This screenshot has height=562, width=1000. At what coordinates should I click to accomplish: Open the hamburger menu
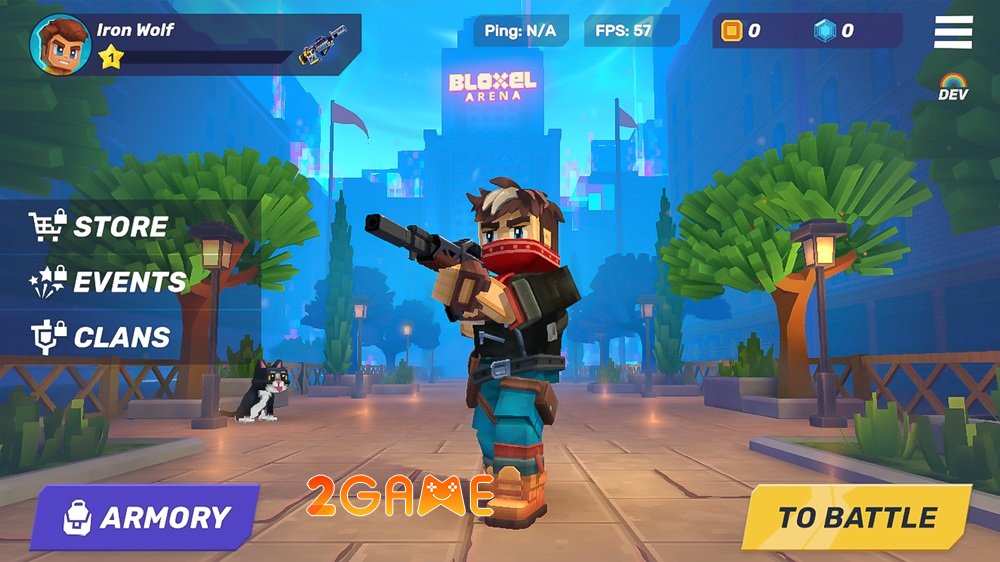tap(953, 32)
